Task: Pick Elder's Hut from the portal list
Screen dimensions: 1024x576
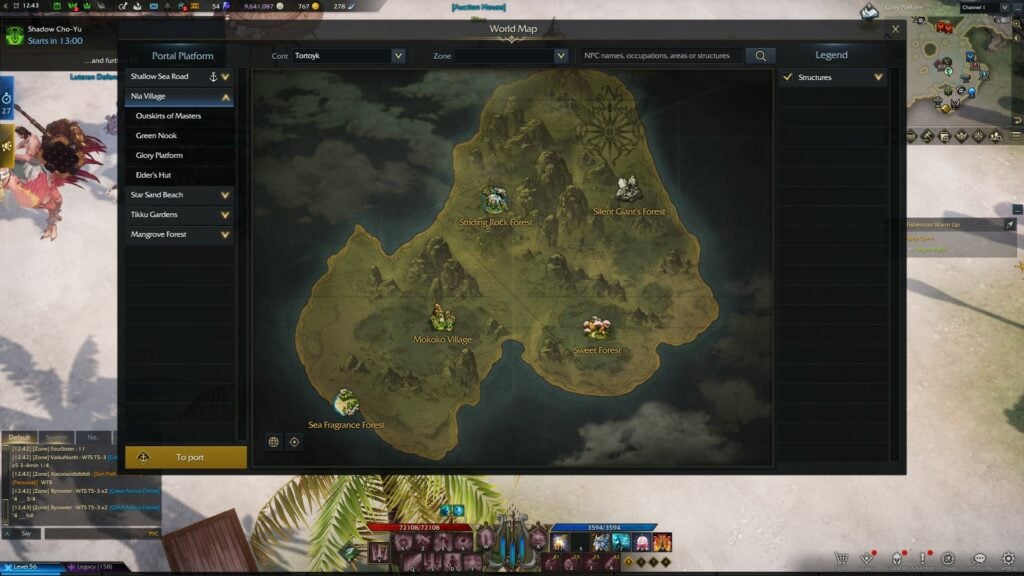Action: pos(153,175)
